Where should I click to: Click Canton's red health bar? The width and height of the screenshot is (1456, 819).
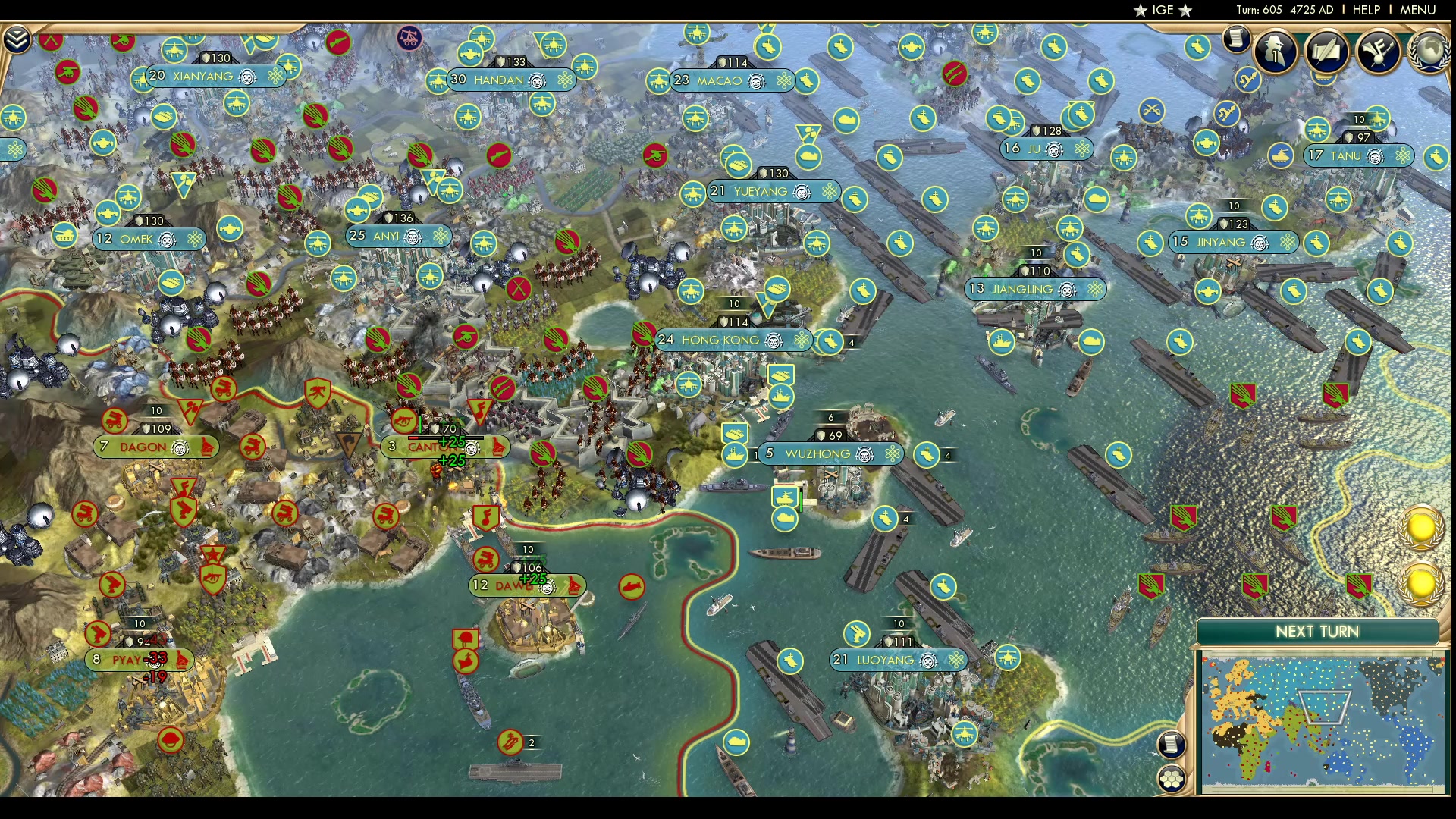click(413, 438)
